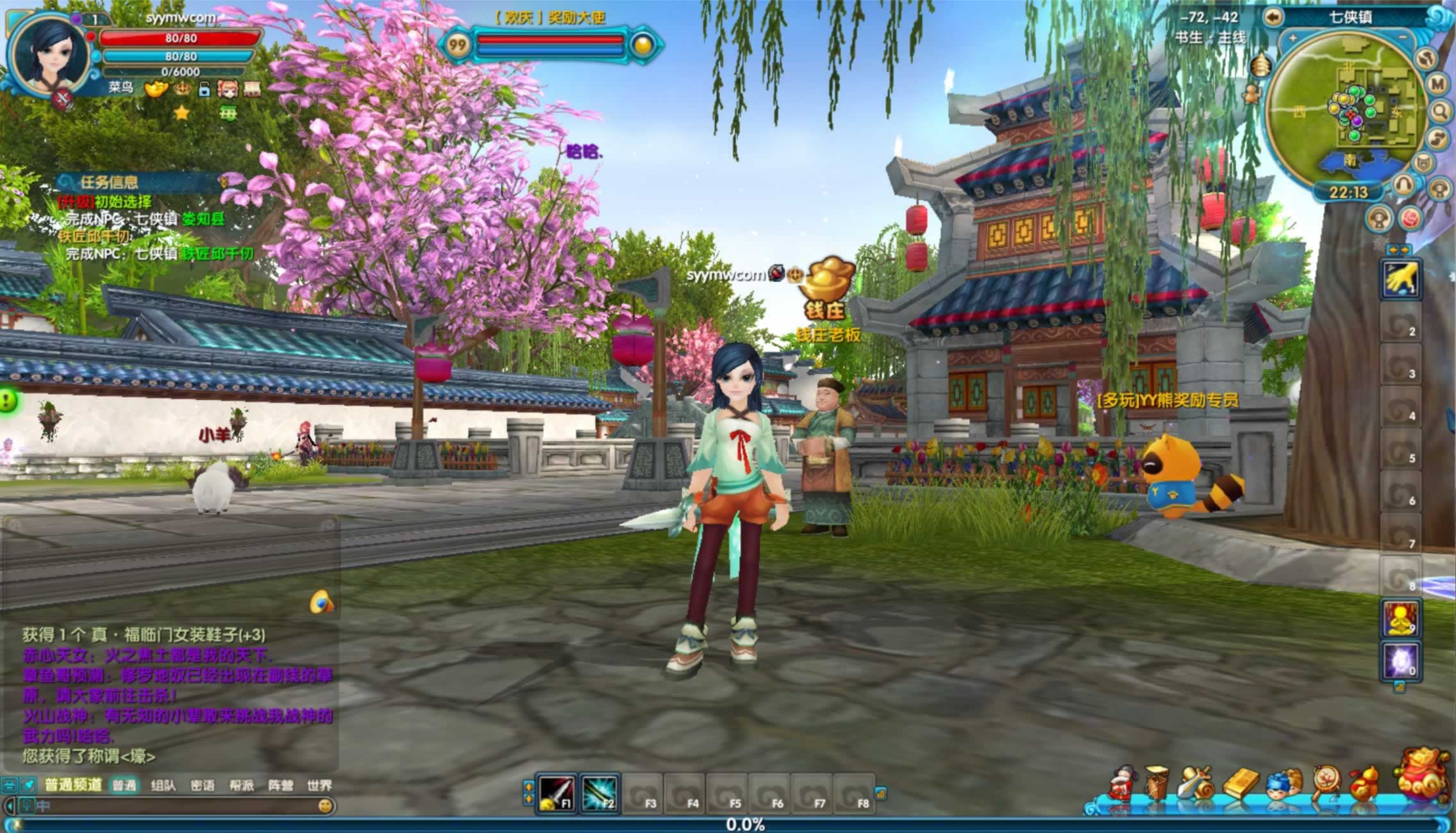Activate the F2 skill slot
This screenshot has height=833, width=1456.
(x=599, y=793)
